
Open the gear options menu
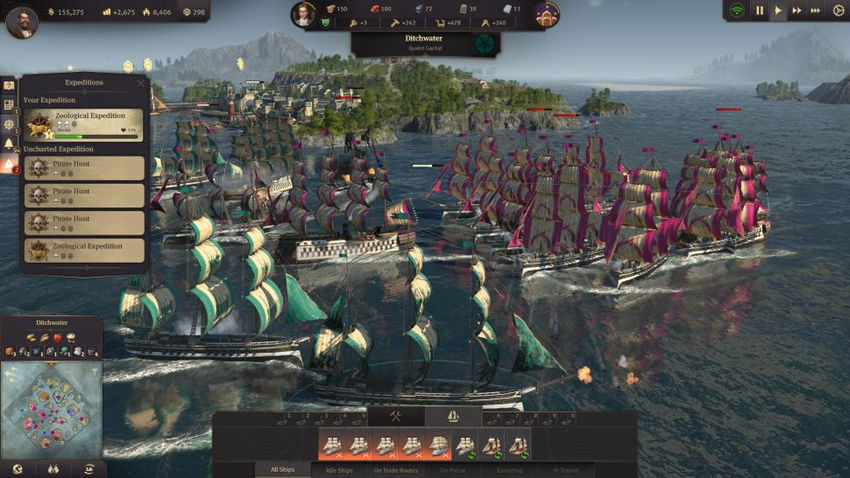tap(838, 11)
